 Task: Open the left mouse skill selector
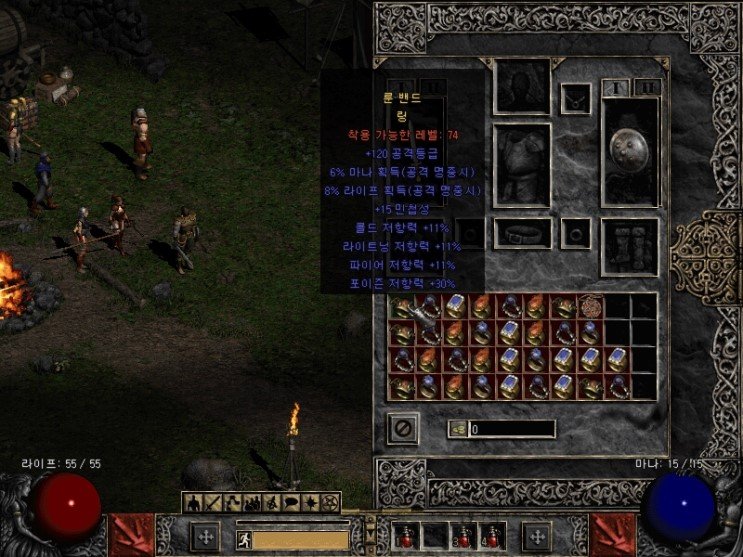(204, 537)
